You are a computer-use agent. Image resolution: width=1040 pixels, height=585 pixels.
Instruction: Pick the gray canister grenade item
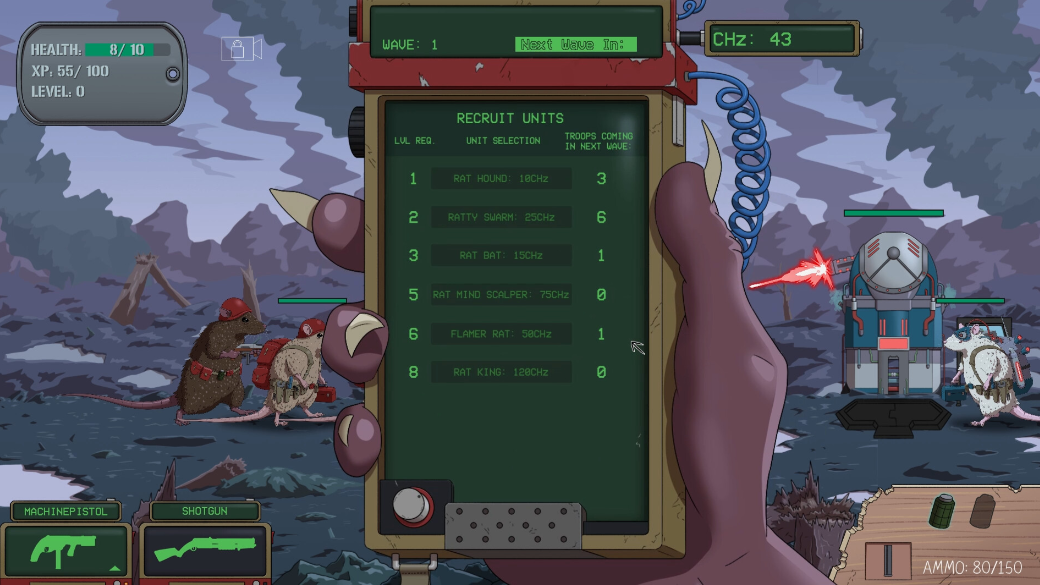click(x=983, y=509)
